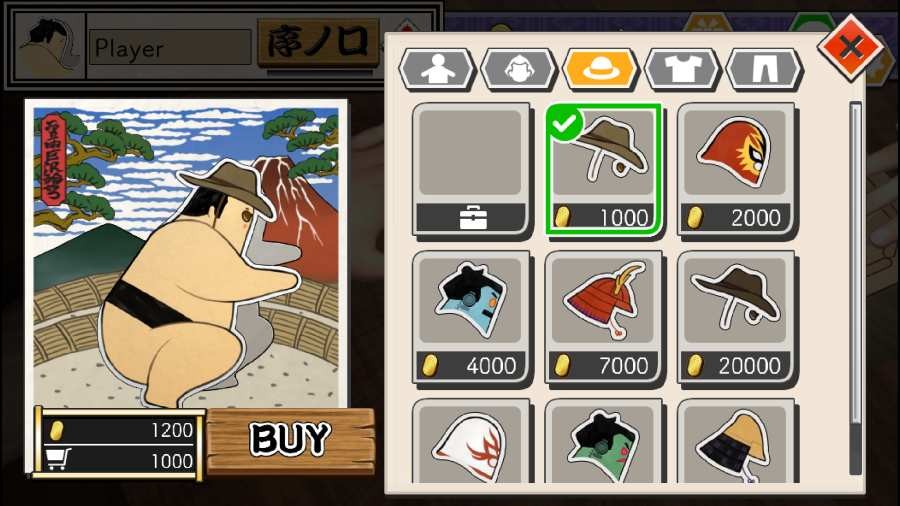900x506 pixels.
Task: Click the BUY button
Action: pos(290,440)
